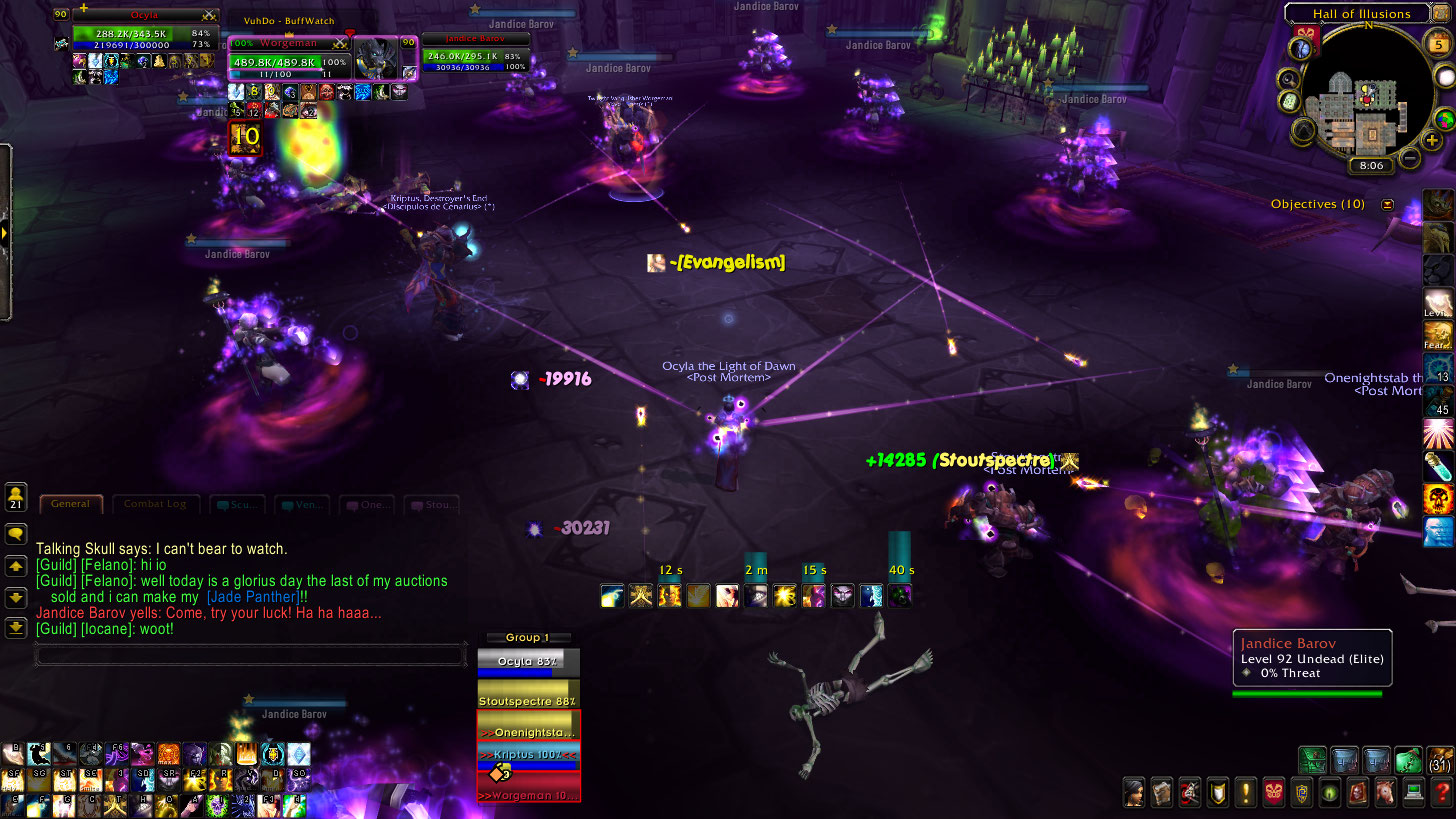
Task: Collapse the Objectives tracker
Action: coord(1387,204)
